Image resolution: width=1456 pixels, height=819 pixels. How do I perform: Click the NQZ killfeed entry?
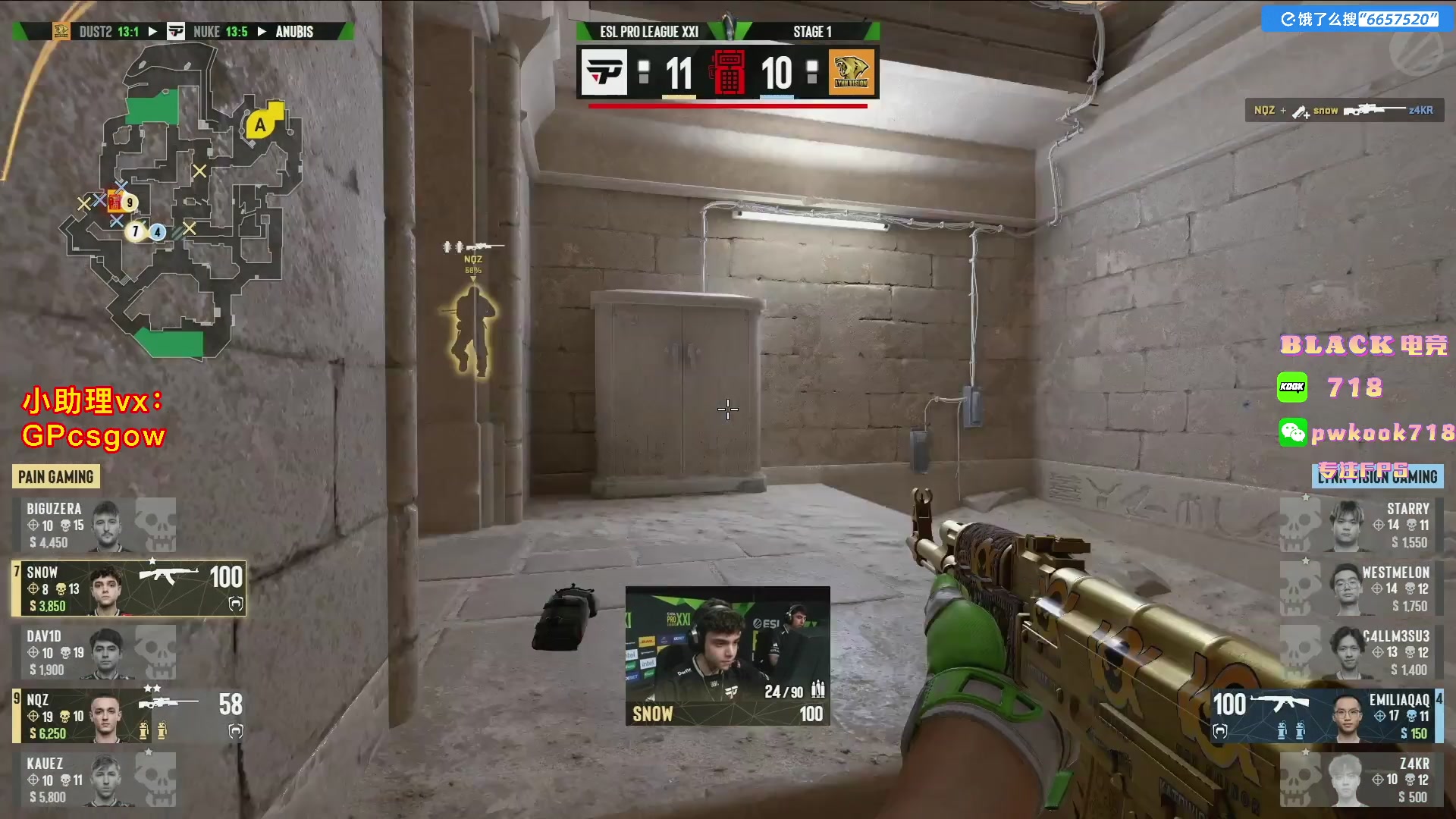click(x=1344, y=111)
